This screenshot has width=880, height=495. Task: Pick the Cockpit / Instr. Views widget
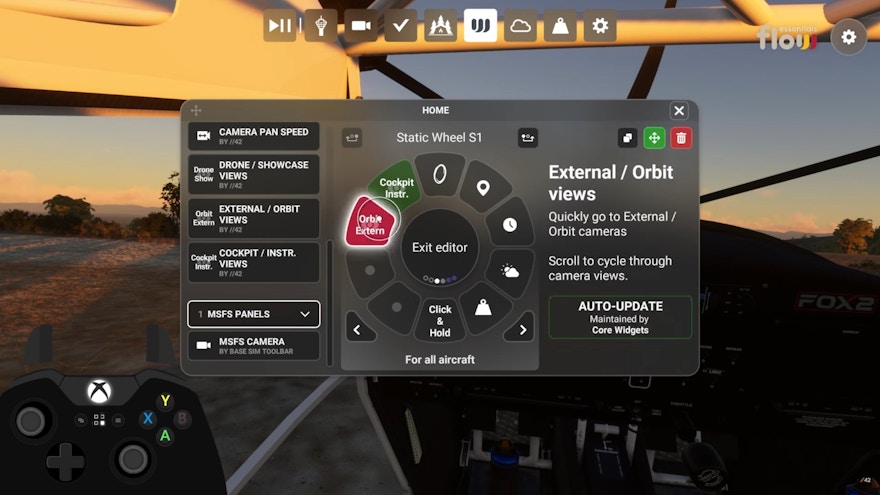(254, 262)
